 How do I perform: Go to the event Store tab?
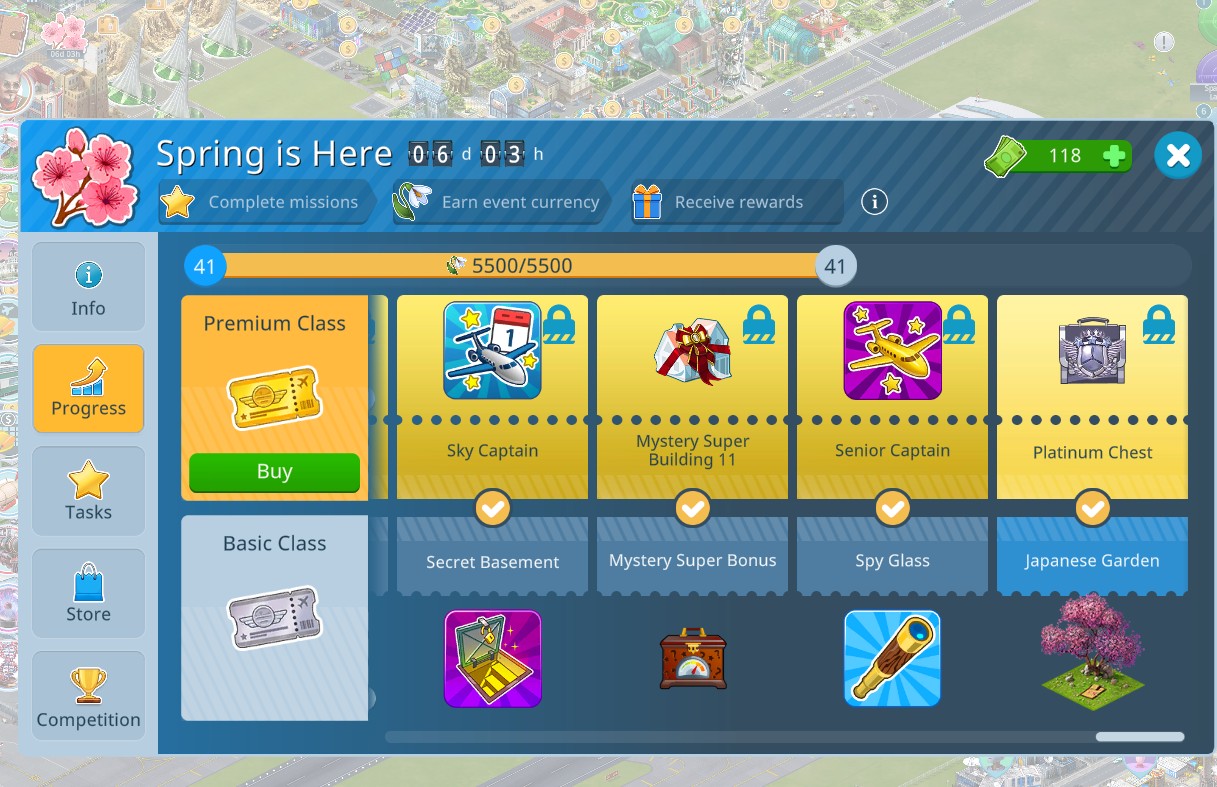[88, 593]
